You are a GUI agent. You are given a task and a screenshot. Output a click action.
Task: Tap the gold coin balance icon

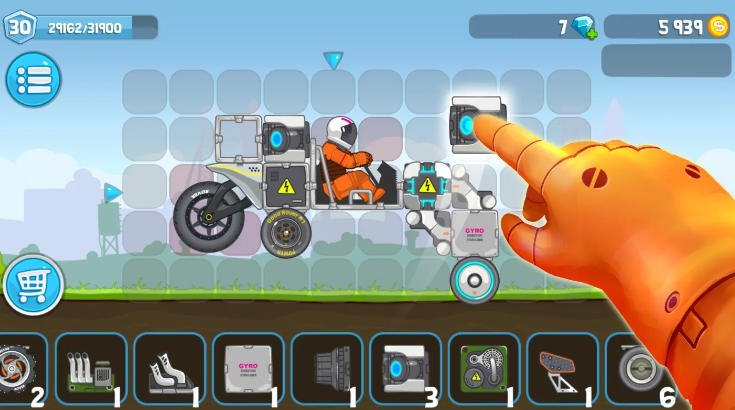(717, 27)
